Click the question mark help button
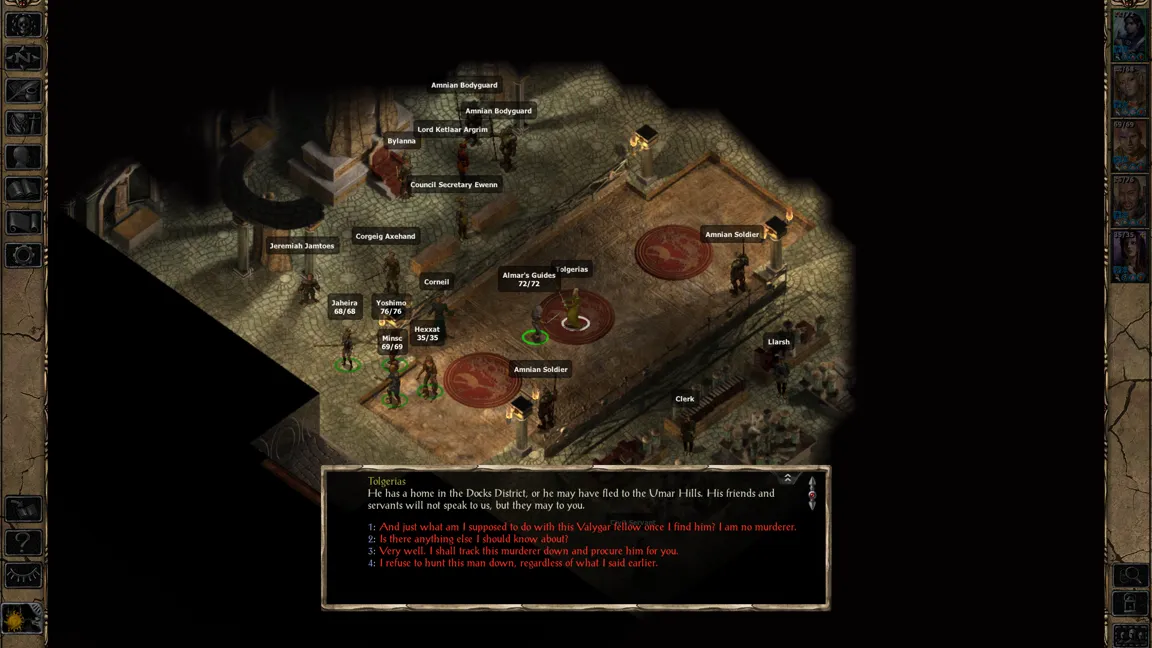1152x648 pixels. point(23,543)
